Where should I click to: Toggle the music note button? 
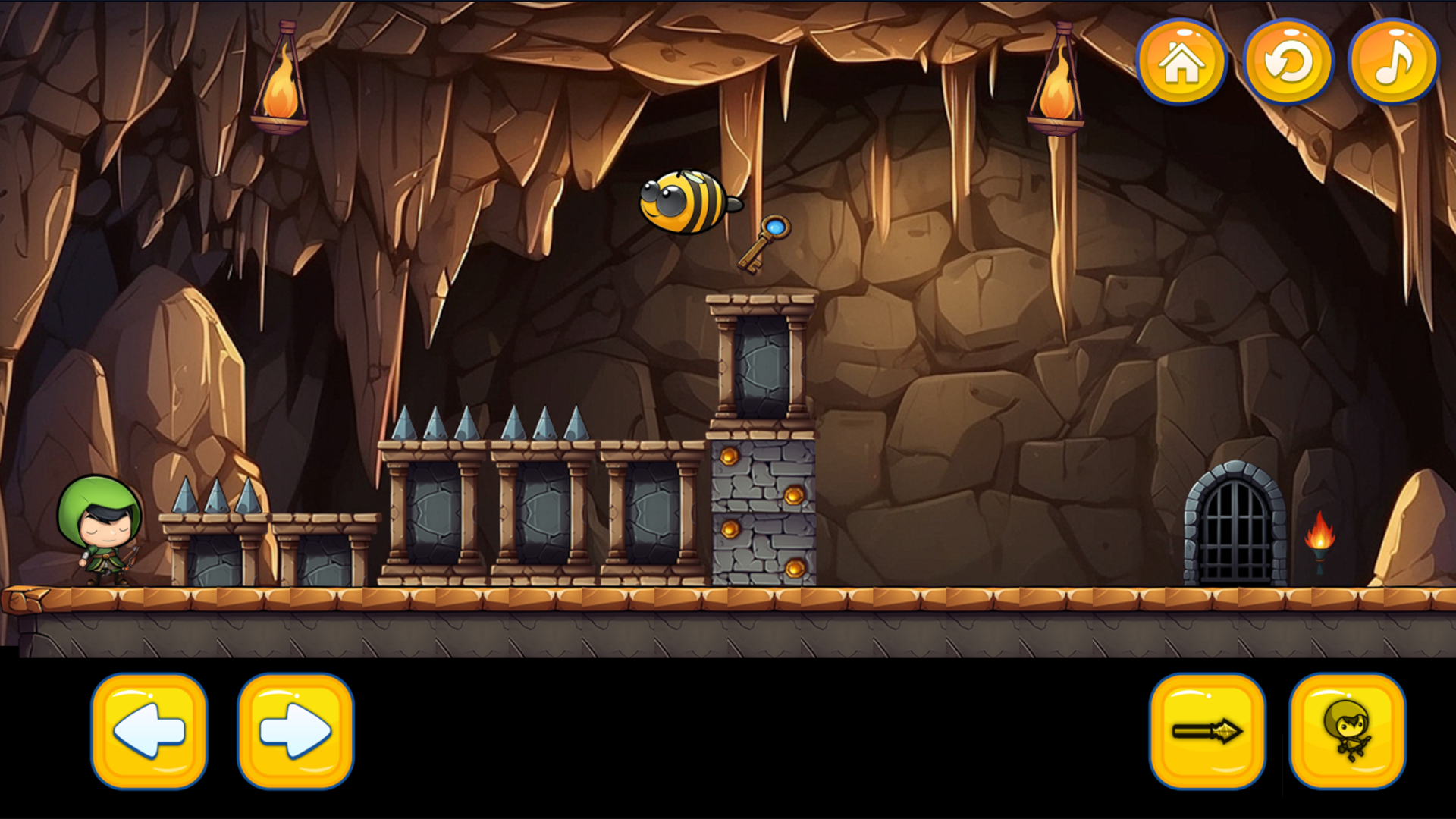[1393, 62]
